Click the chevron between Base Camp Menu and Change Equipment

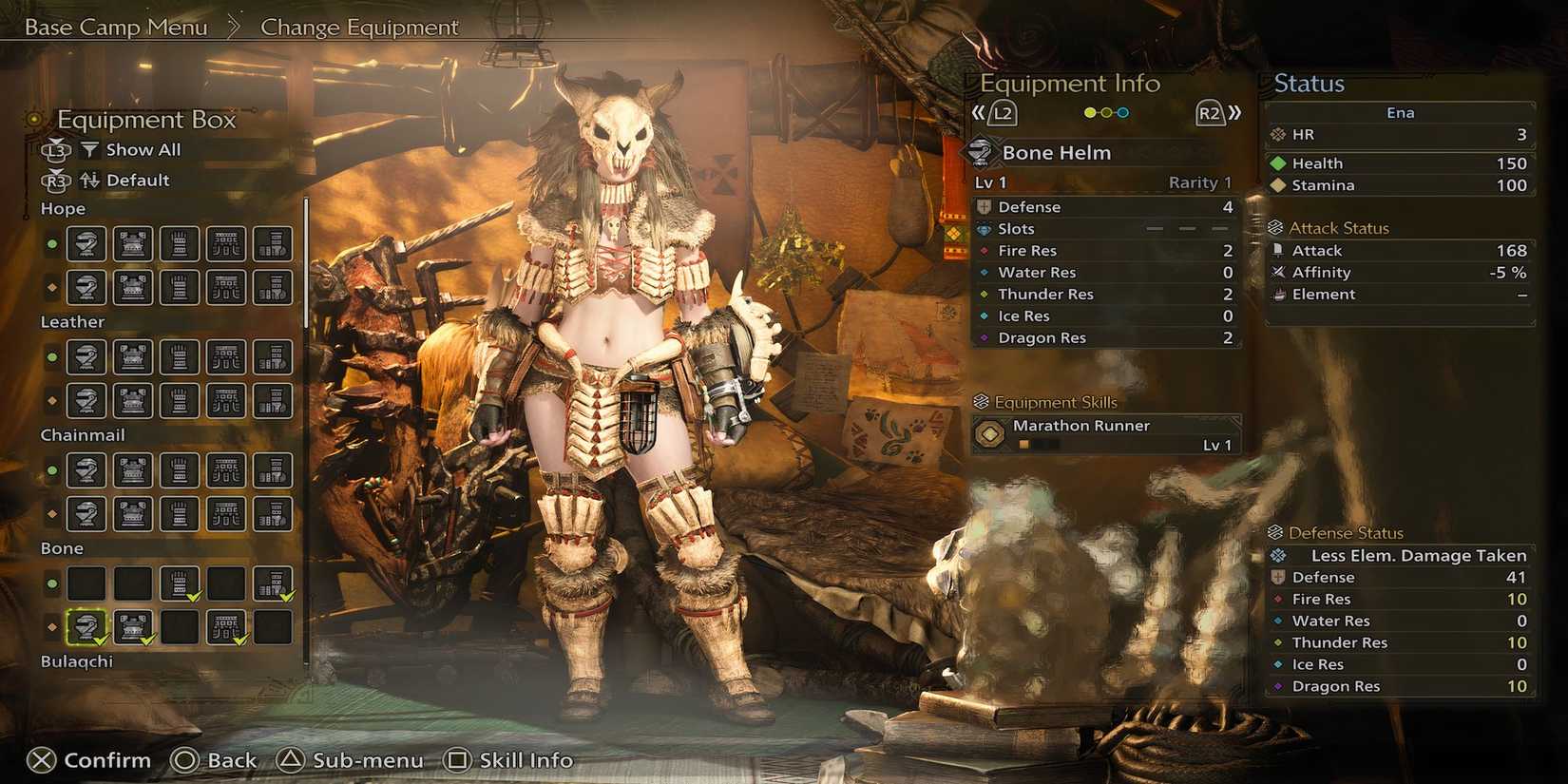coord(234,27)
